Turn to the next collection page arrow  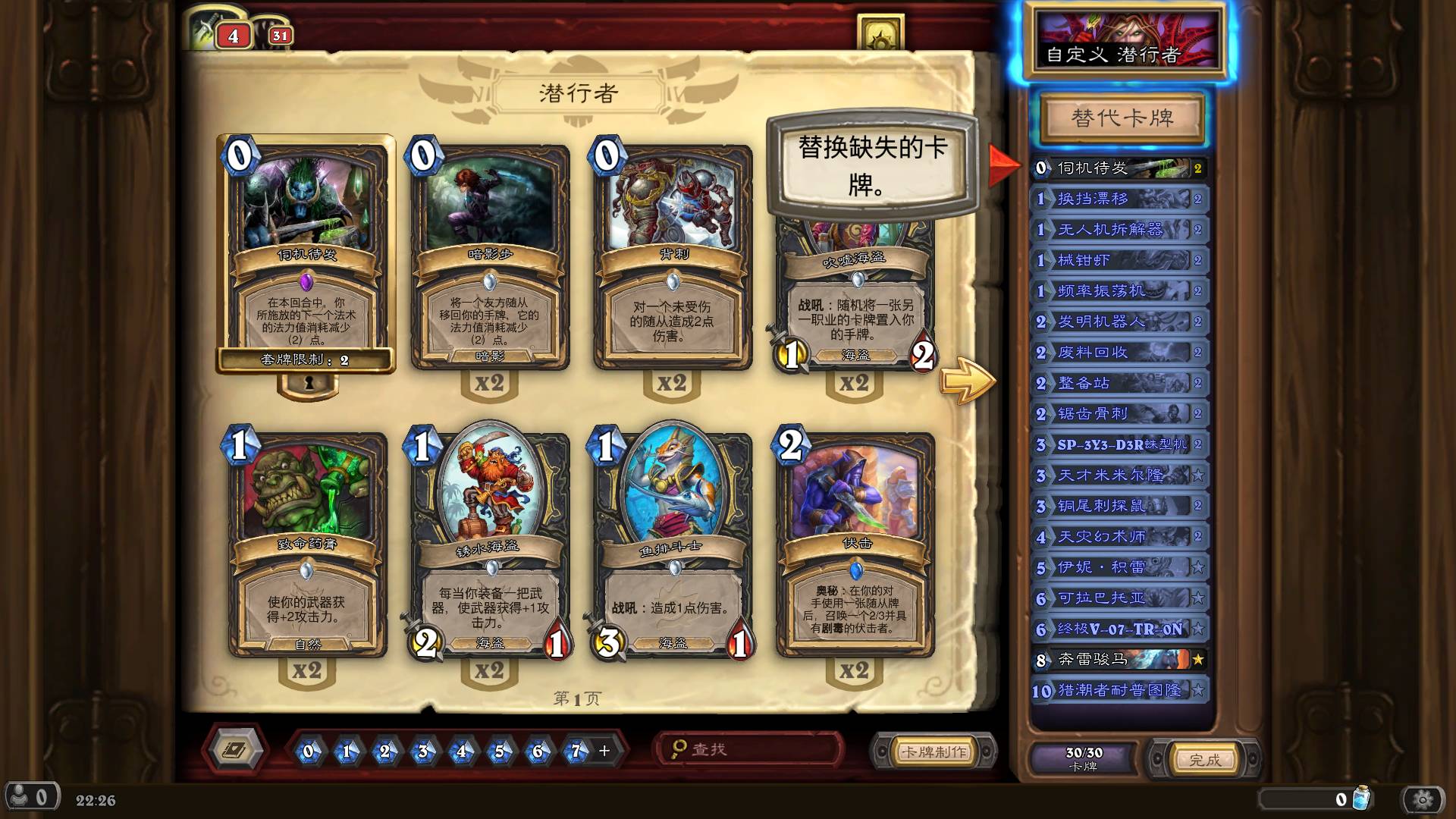(967, 380)
